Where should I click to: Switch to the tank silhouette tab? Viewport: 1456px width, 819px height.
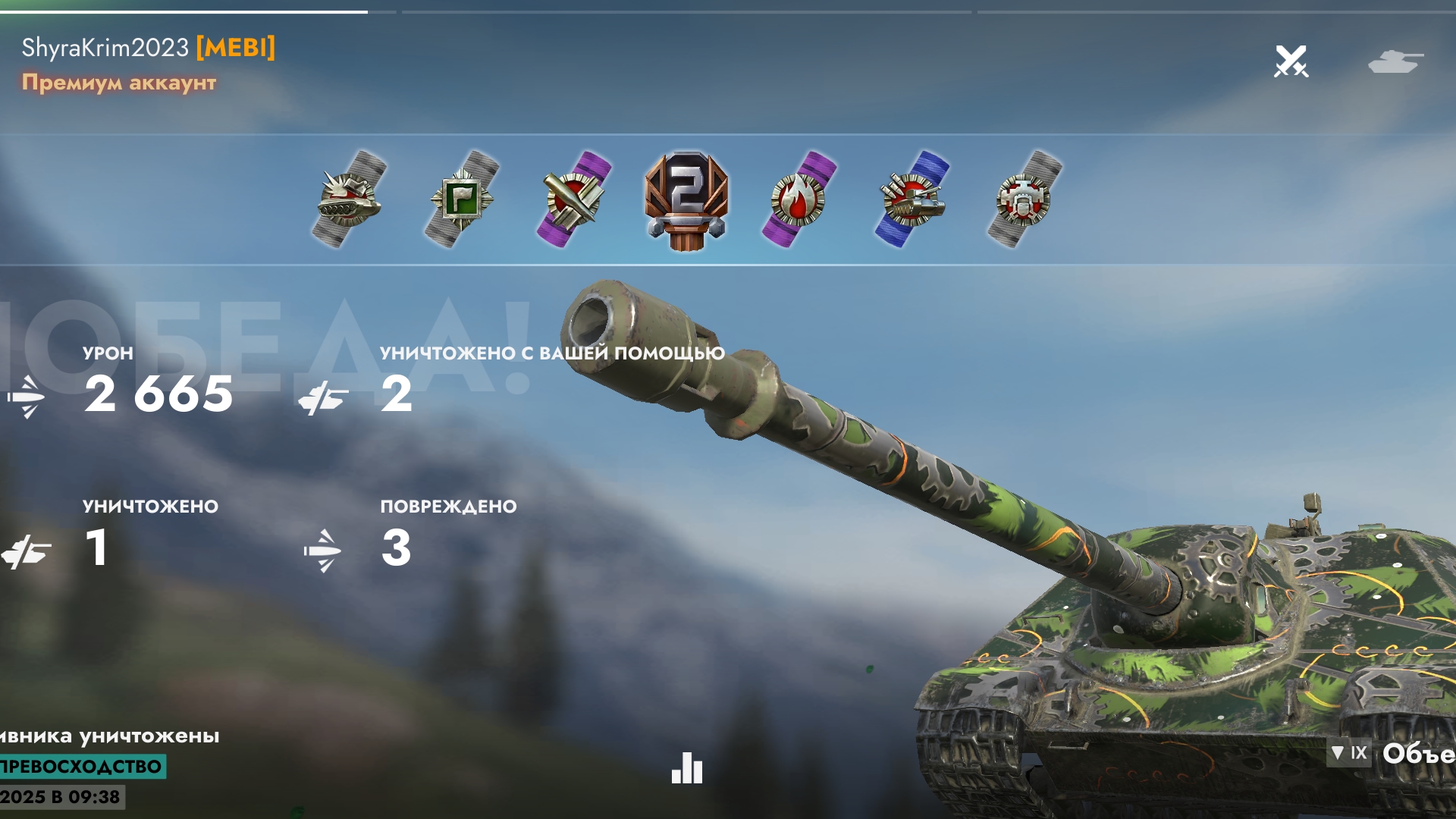point(1395,61)
